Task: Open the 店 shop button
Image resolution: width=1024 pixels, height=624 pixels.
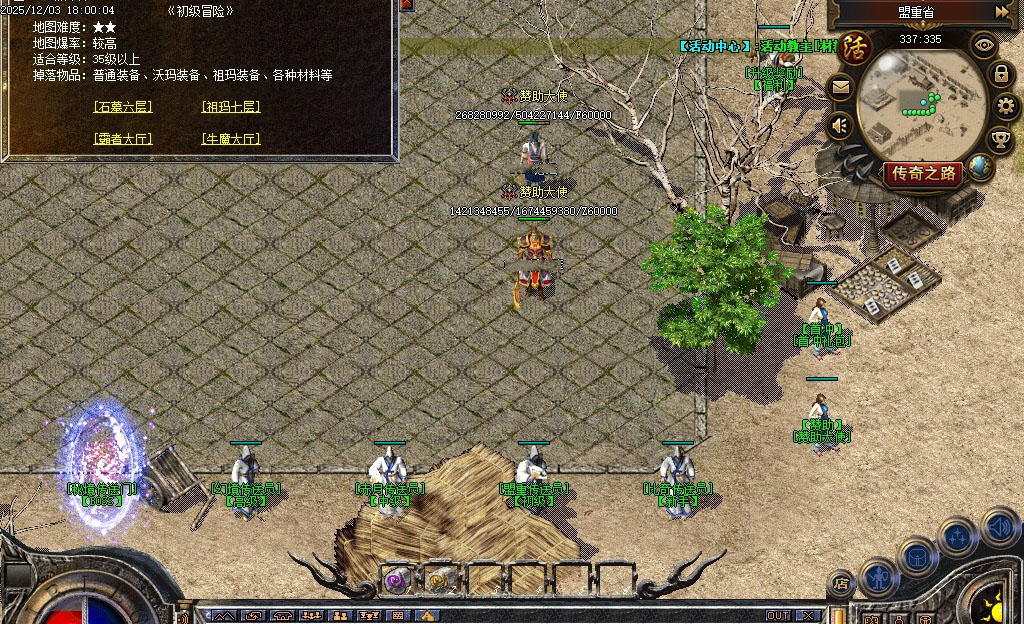Action: (x=842, y=582)
